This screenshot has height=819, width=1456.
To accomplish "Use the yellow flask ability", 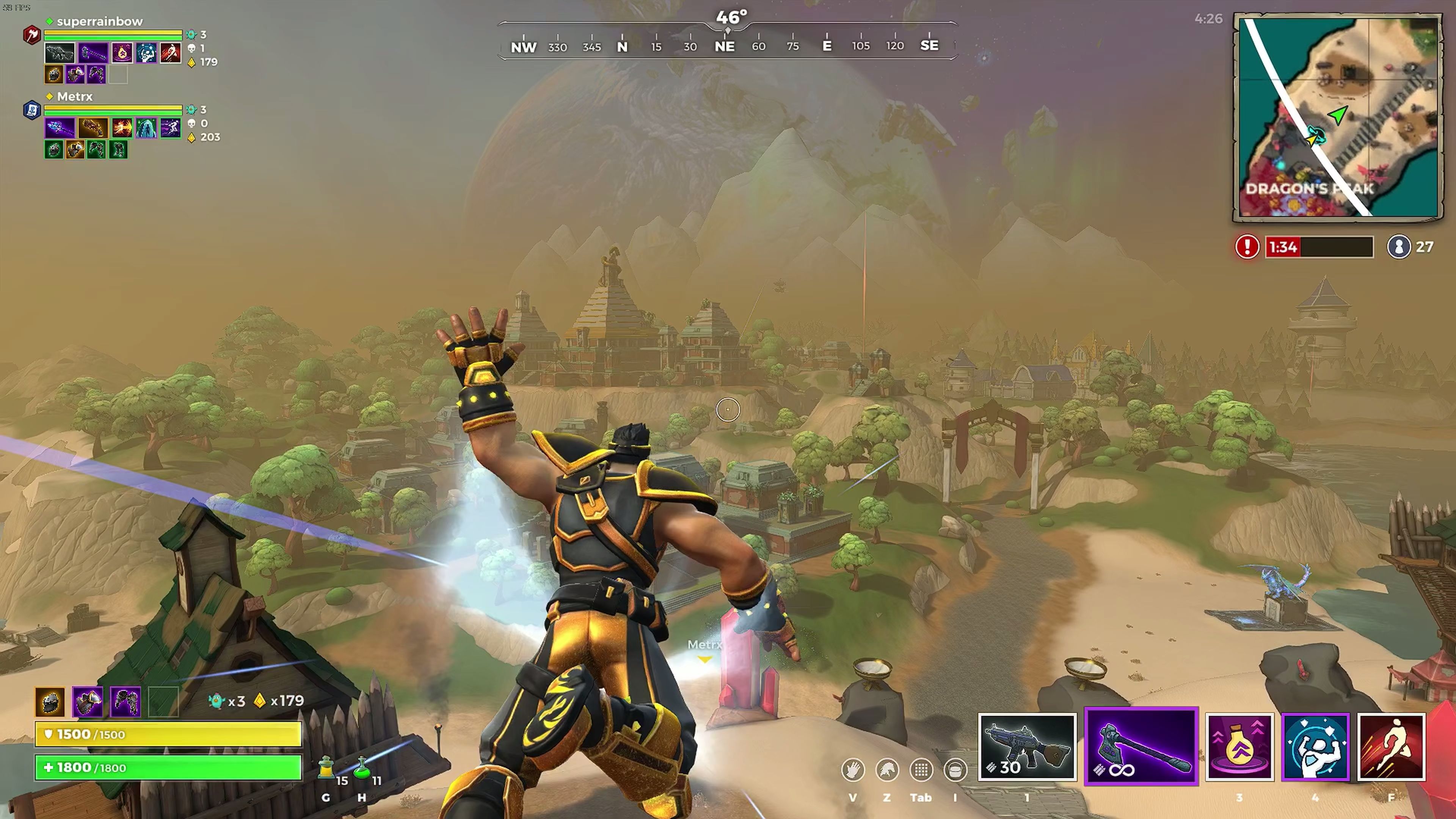I will [x=1239, y=747].
